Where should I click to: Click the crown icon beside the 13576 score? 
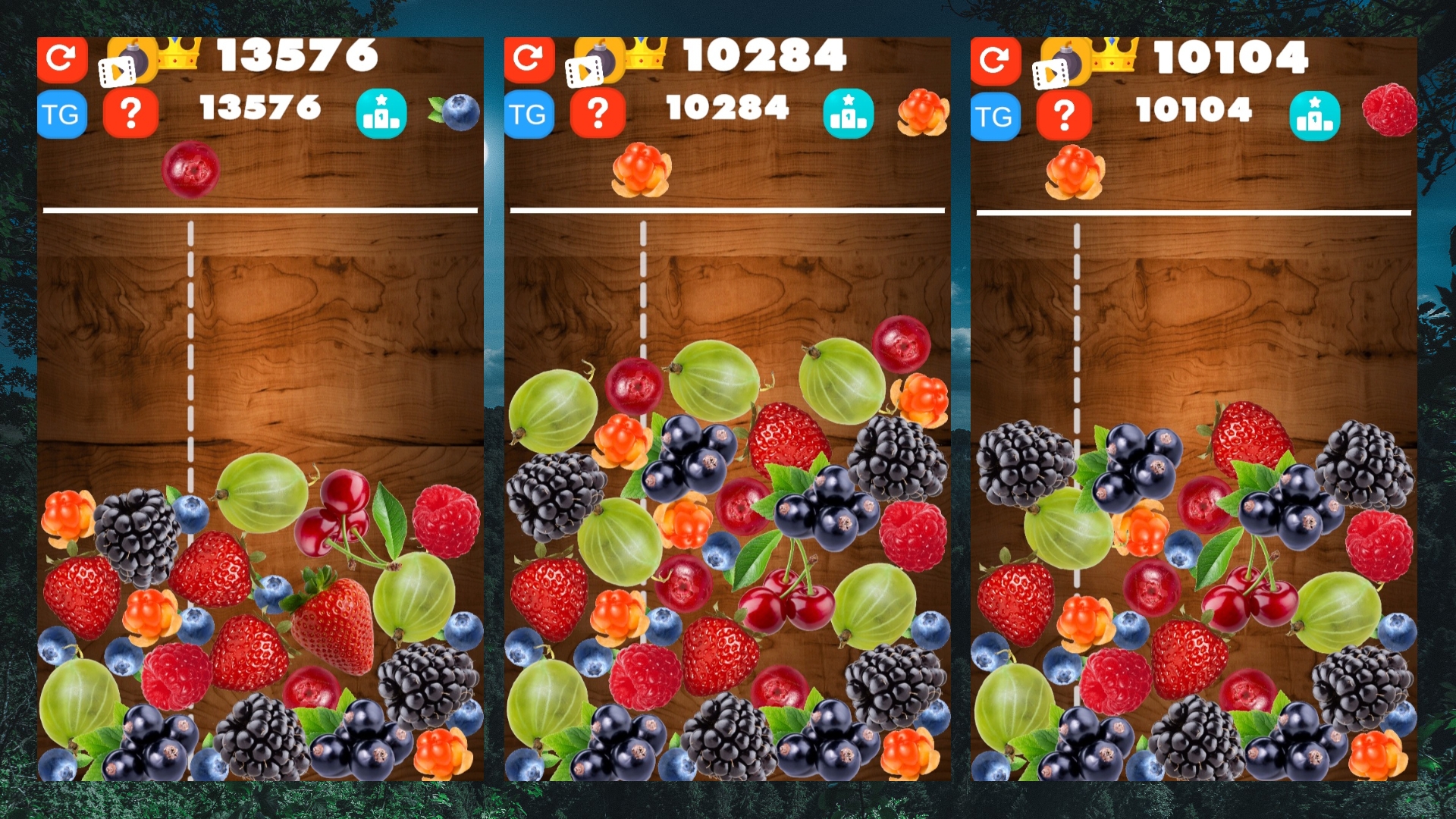pos(179,55)
